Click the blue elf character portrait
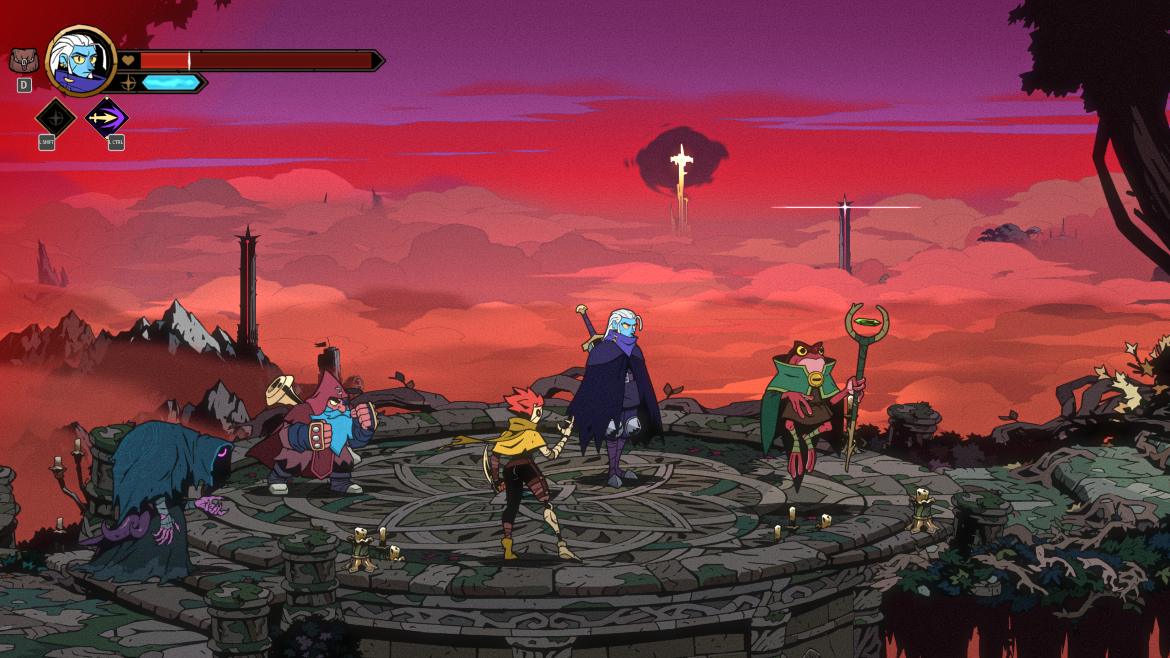 pyautogui.click(x=80, y=60)
